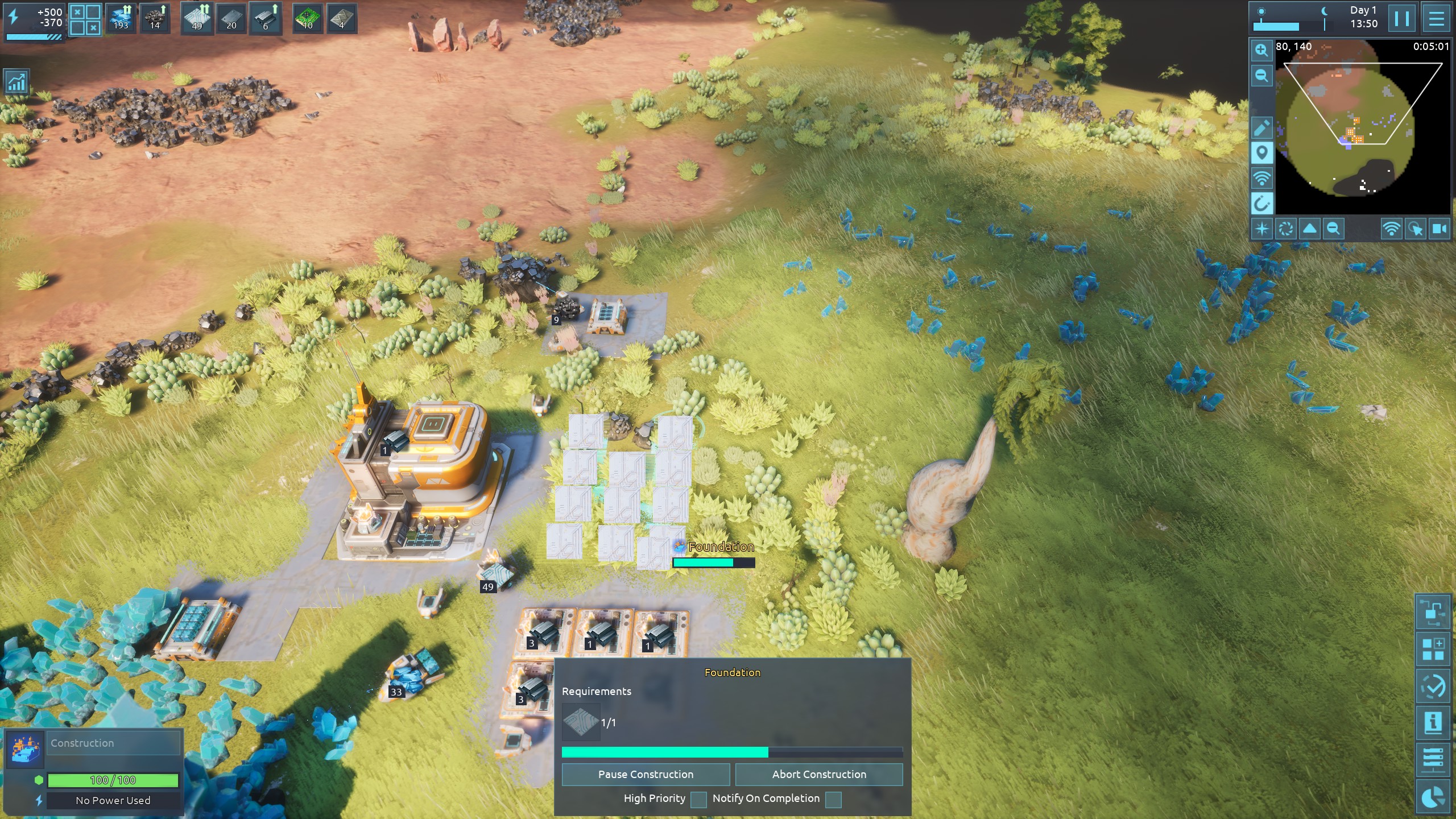Select the green circuit board resource slot
1456x819 pixels.
[x=308, y=19]
